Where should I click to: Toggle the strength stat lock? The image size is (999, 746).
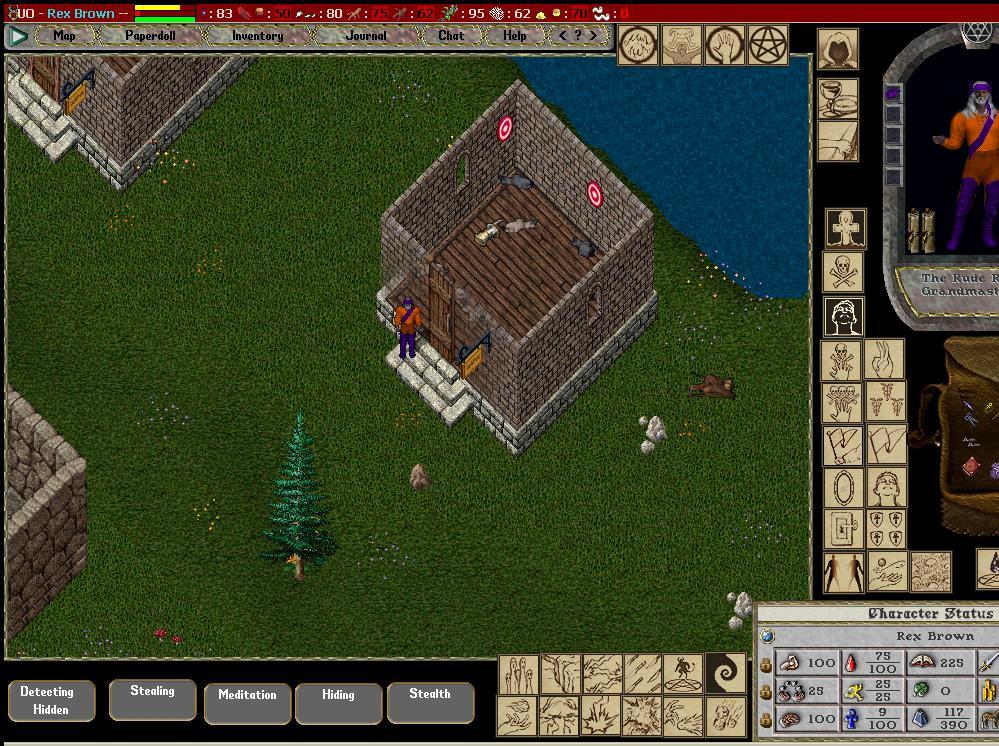pyautogui.click(x=766, y=663)
